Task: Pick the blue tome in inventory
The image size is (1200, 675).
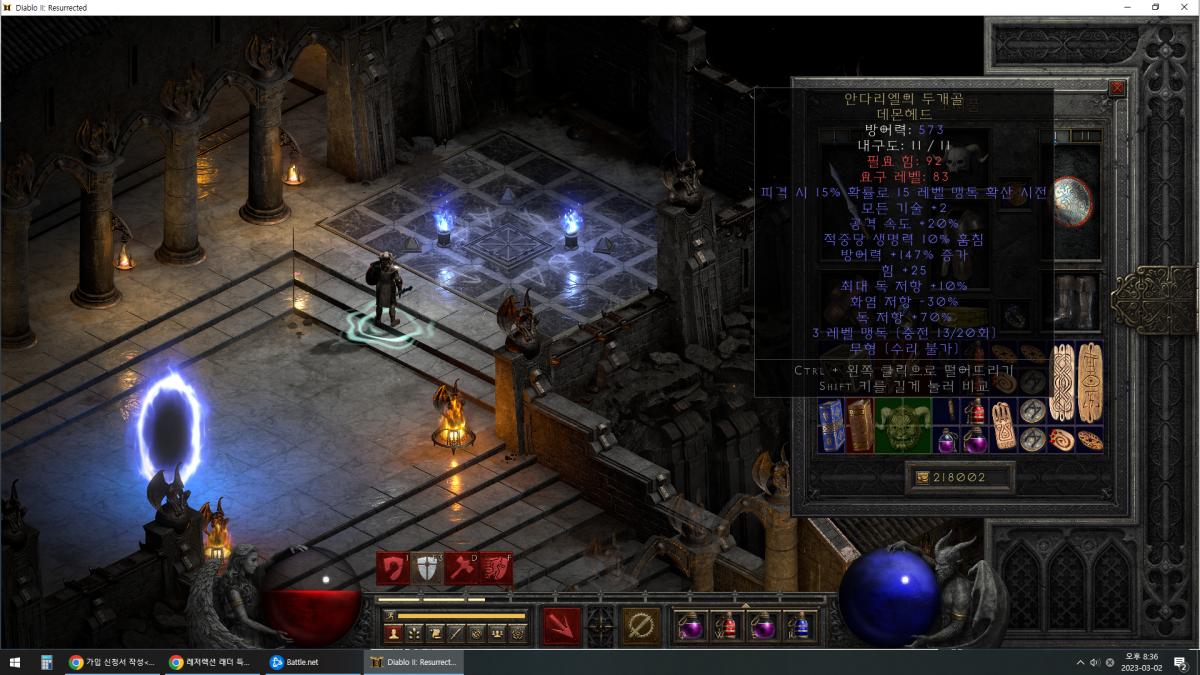Action: (831, 425)
